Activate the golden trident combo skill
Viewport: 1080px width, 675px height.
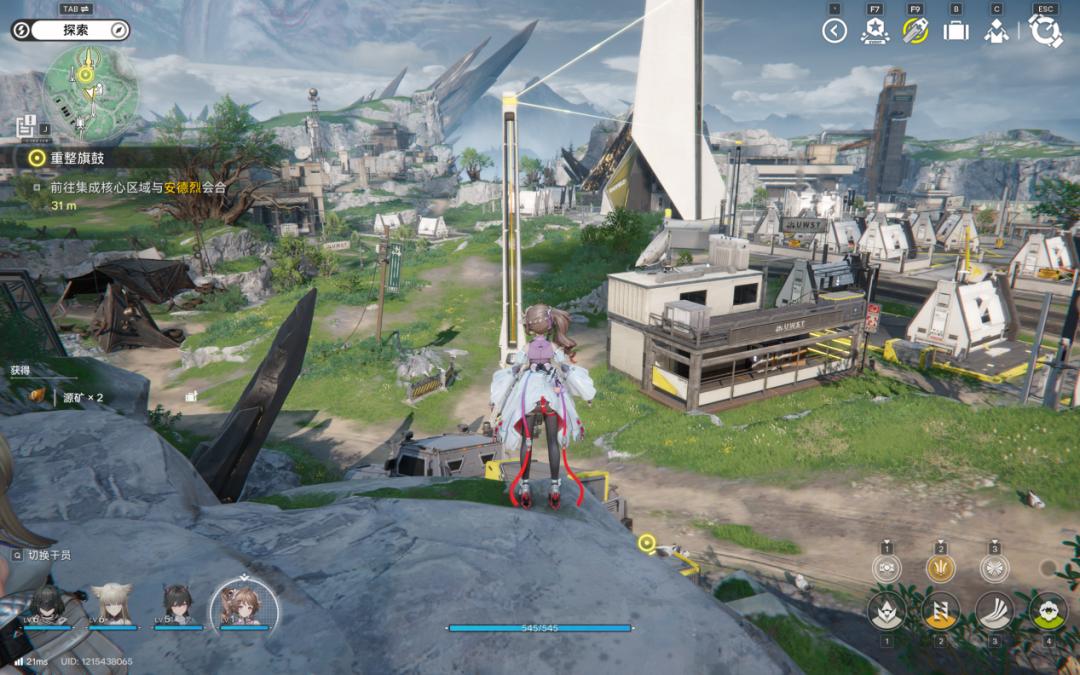[940, 568]
